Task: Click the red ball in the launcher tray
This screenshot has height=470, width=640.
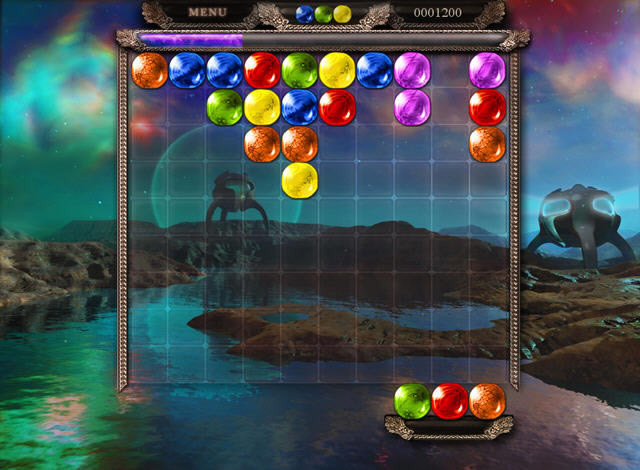Action: [450, 401]
